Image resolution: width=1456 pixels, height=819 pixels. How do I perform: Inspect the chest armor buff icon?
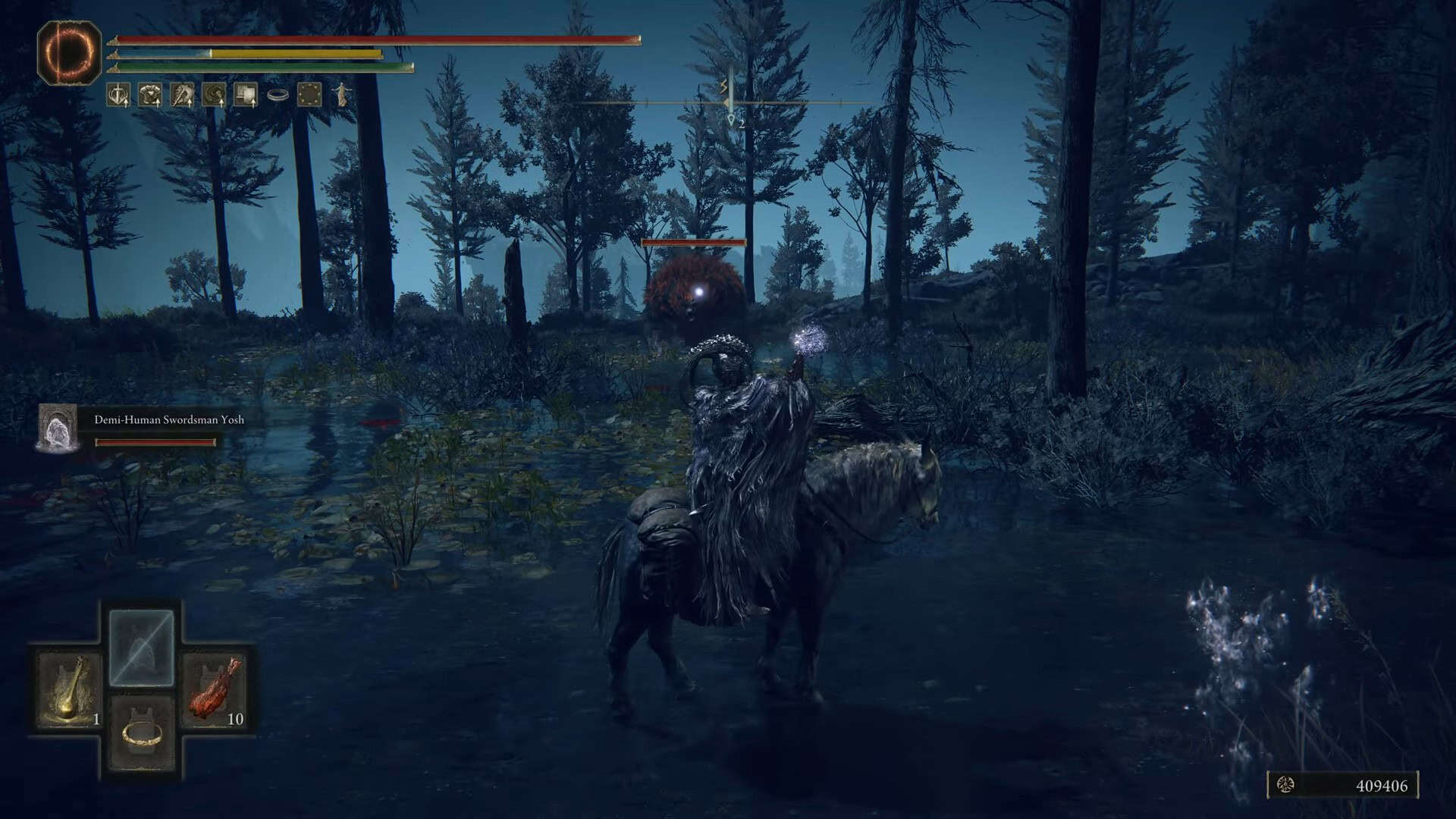coord(151,95)
